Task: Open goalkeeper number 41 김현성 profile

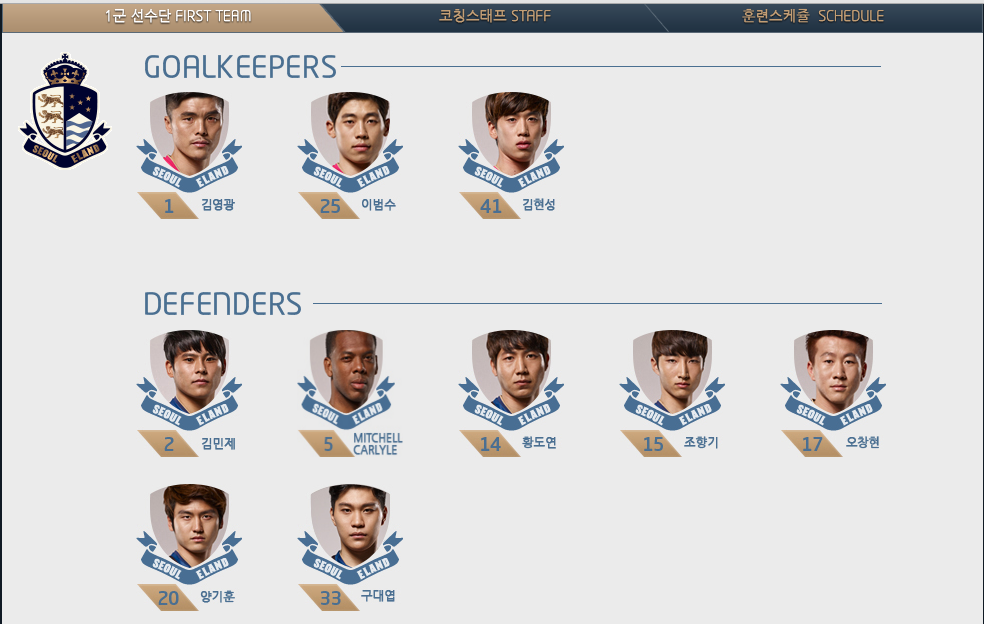Action: (510, 140)
